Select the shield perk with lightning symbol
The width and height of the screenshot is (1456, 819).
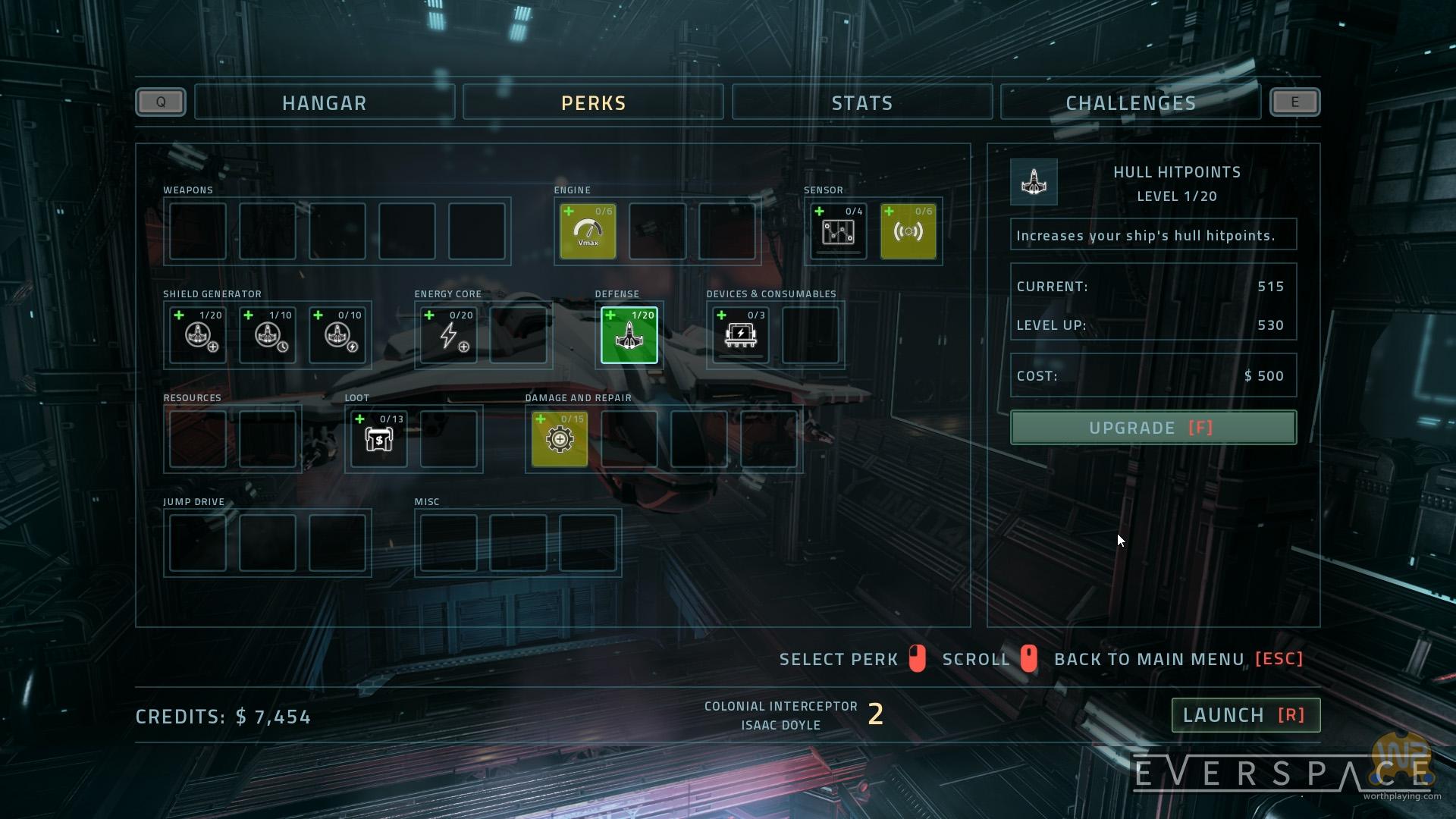337,335
